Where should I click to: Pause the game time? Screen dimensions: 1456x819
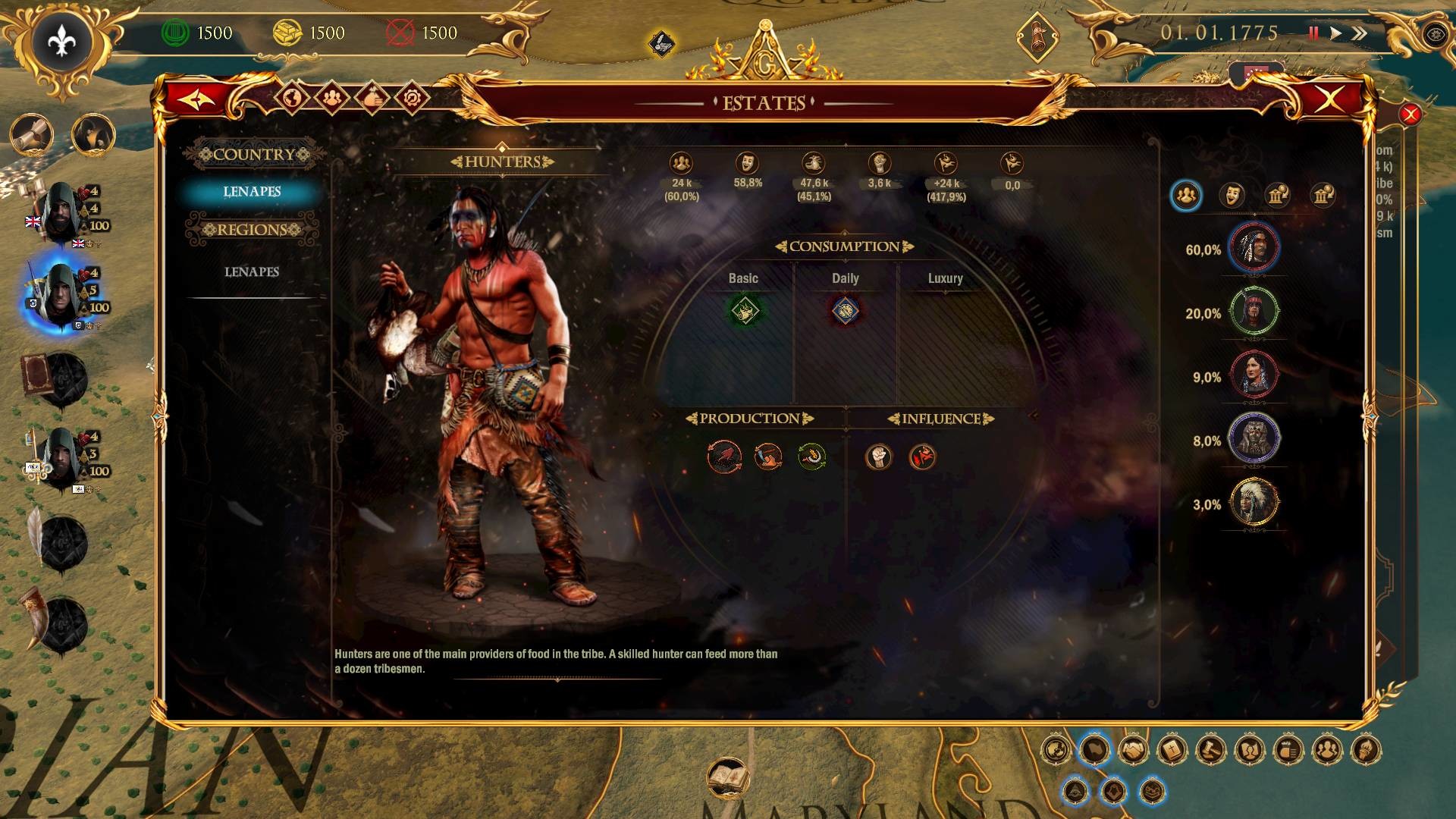click(1313, 33)
